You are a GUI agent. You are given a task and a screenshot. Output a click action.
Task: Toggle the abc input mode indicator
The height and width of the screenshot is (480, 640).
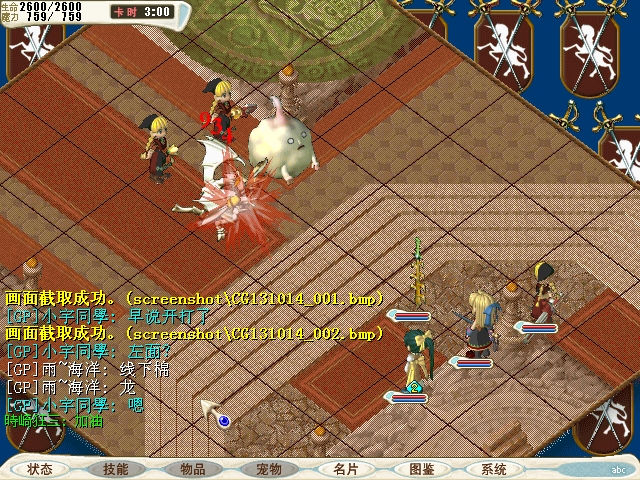click(618, 469)
